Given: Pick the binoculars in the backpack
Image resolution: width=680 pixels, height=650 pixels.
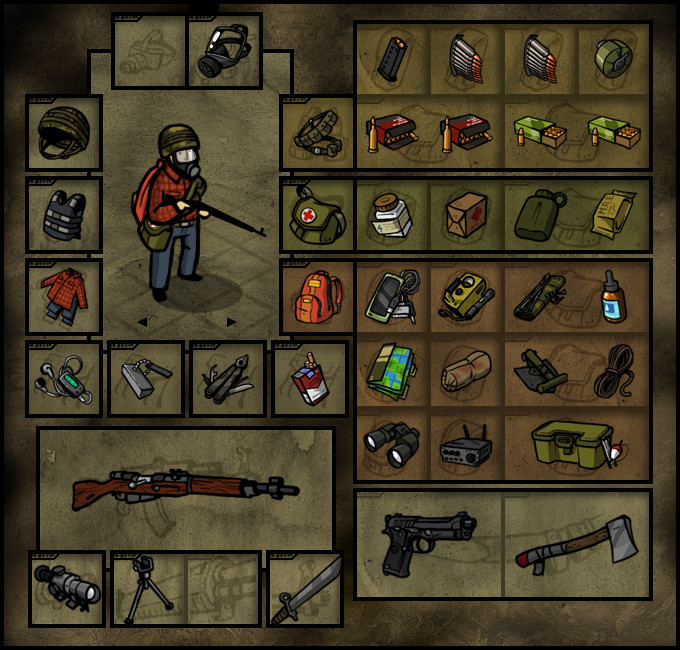Looking at the screenshot, I should (391, 445).
